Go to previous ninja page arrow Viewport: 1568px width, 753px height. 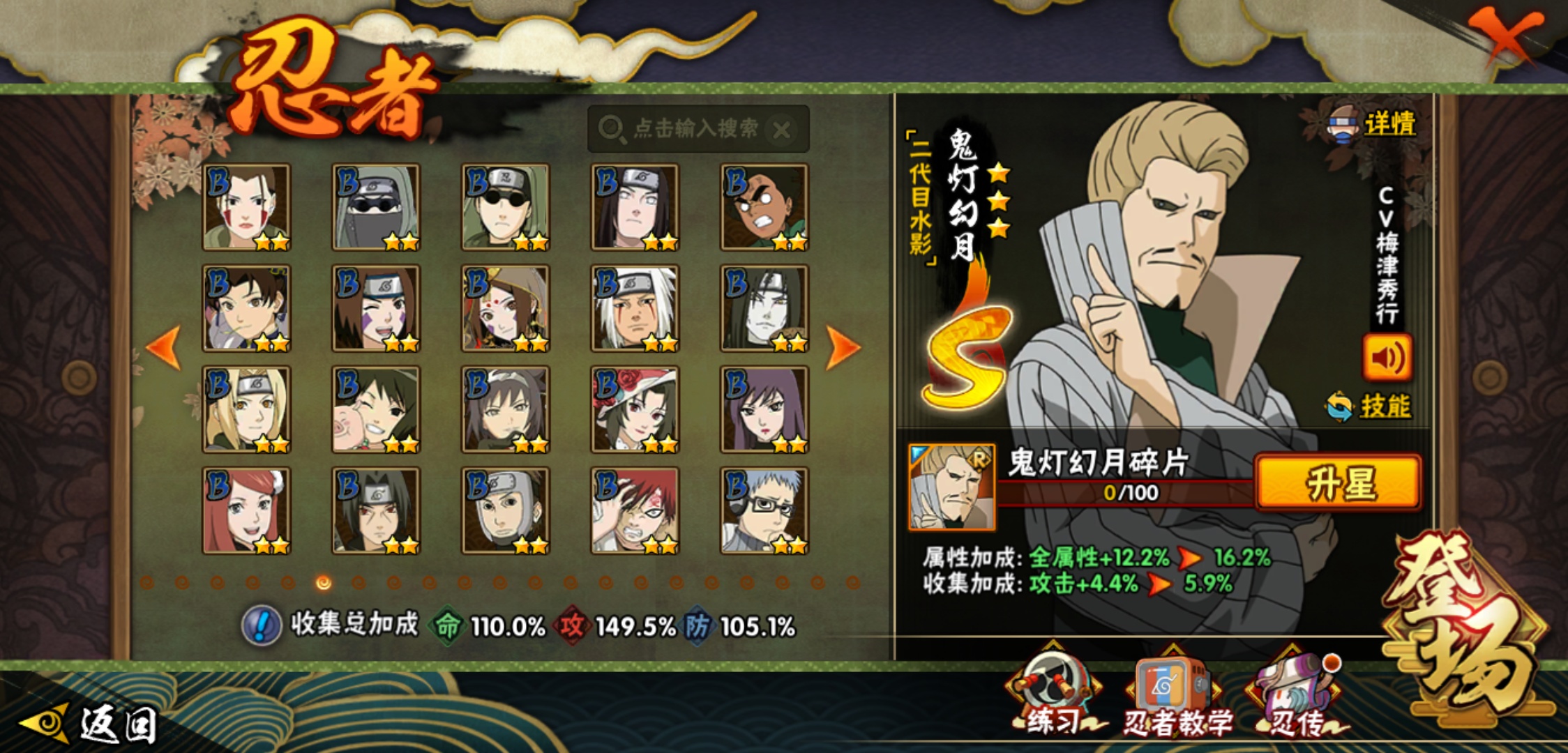(164, 347)
